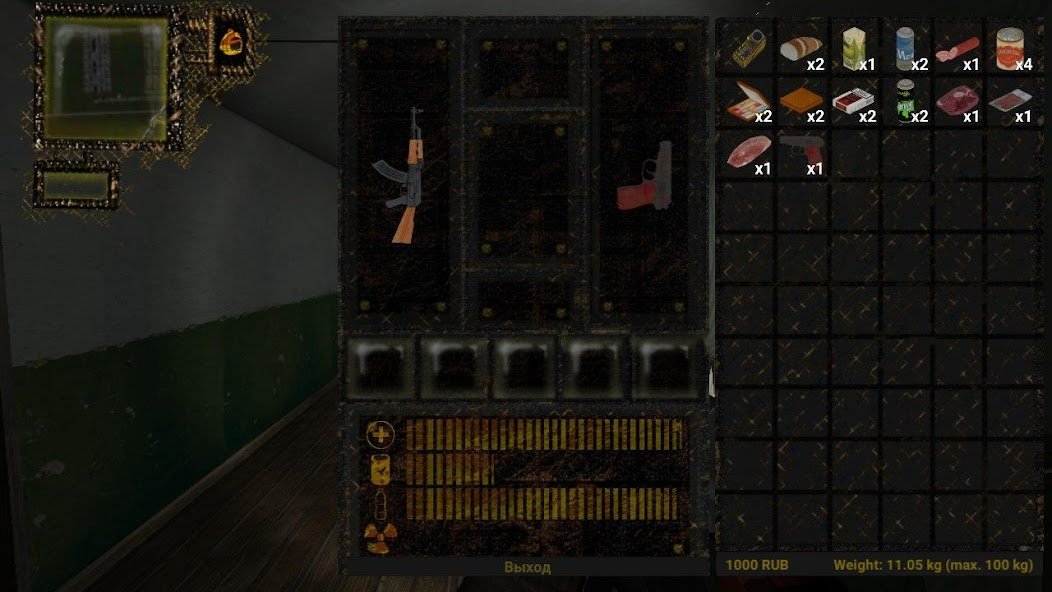This screenshot has height=592, width=1052.
Task: Select the raw meat steak
Action: click(x=957, y=101)
